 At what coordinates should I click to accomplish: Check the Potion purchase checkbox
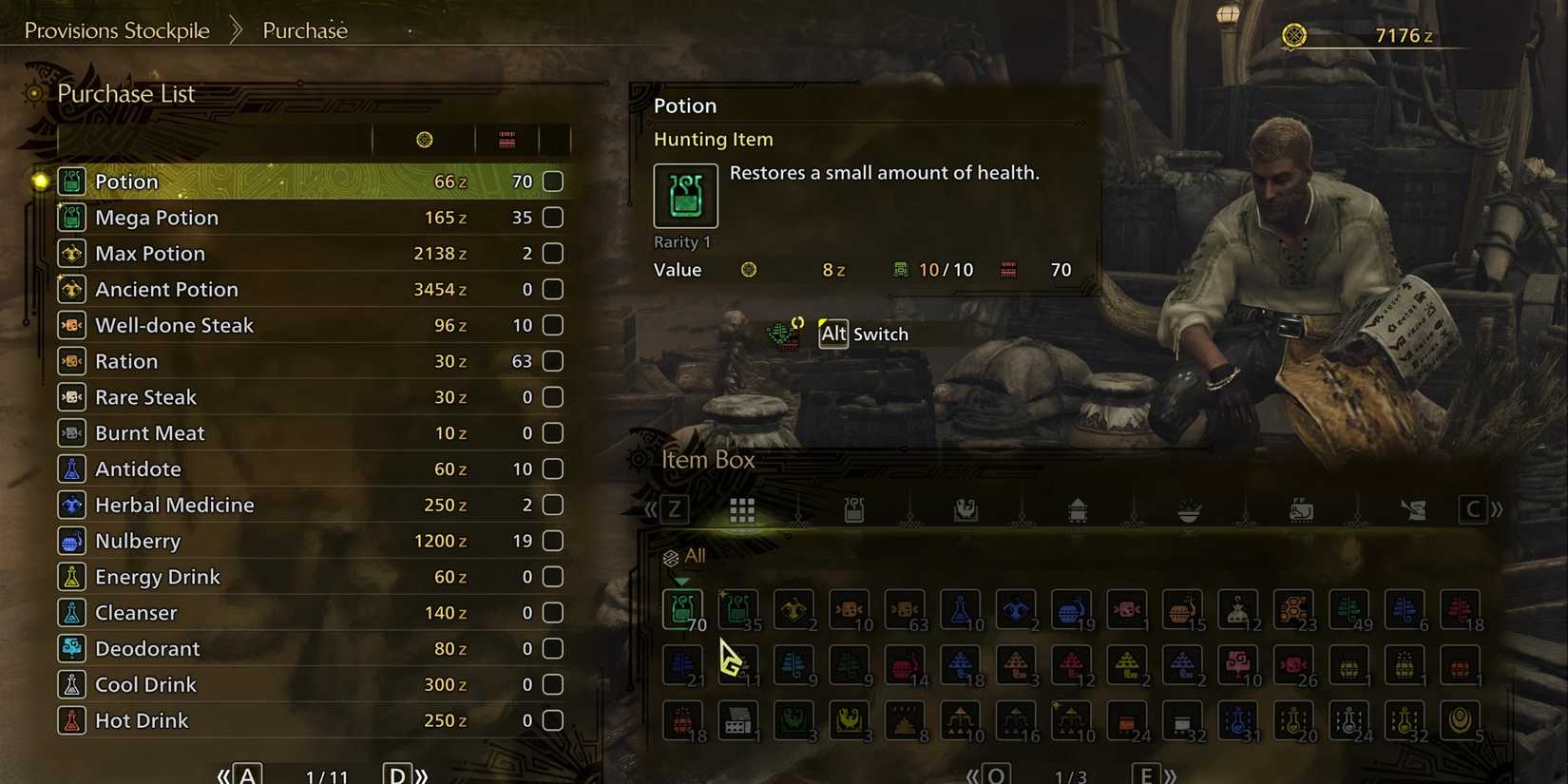pyautogui.click(x=552, y=181)
